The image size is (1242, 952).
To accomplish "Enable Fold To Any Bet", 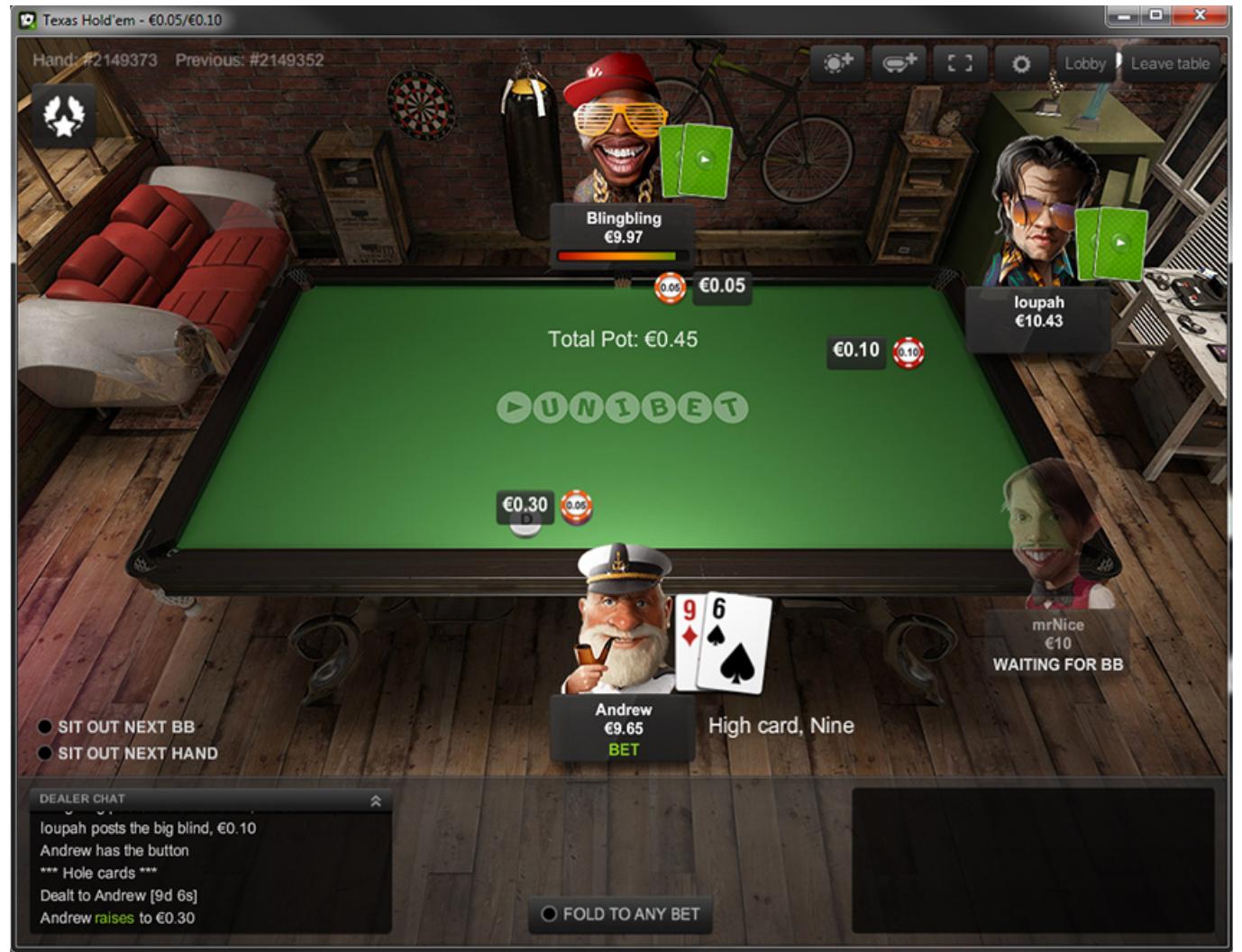I will pos(549,914).
